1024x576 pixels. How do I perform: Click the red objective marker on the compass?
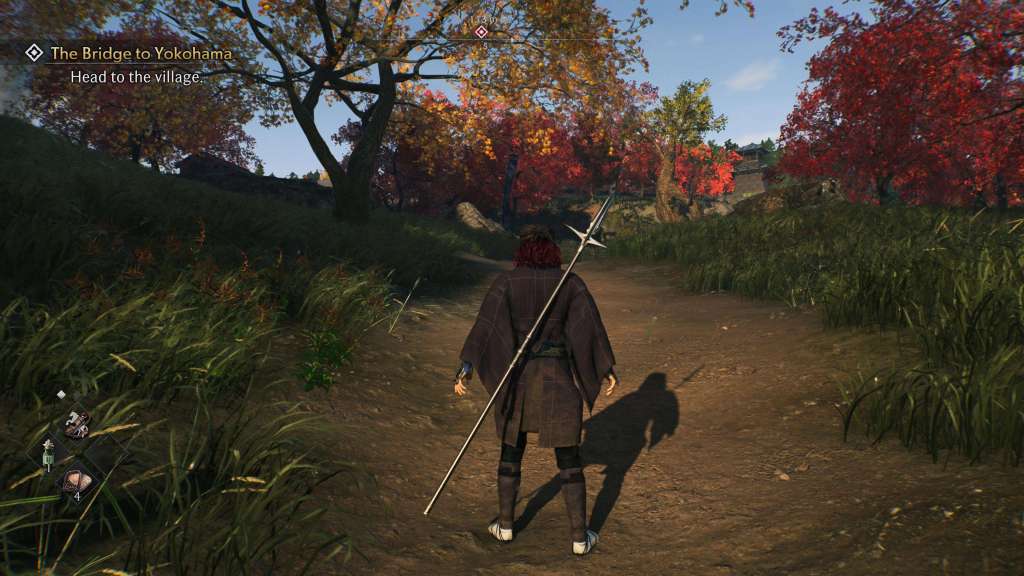(x=481, y=32)
